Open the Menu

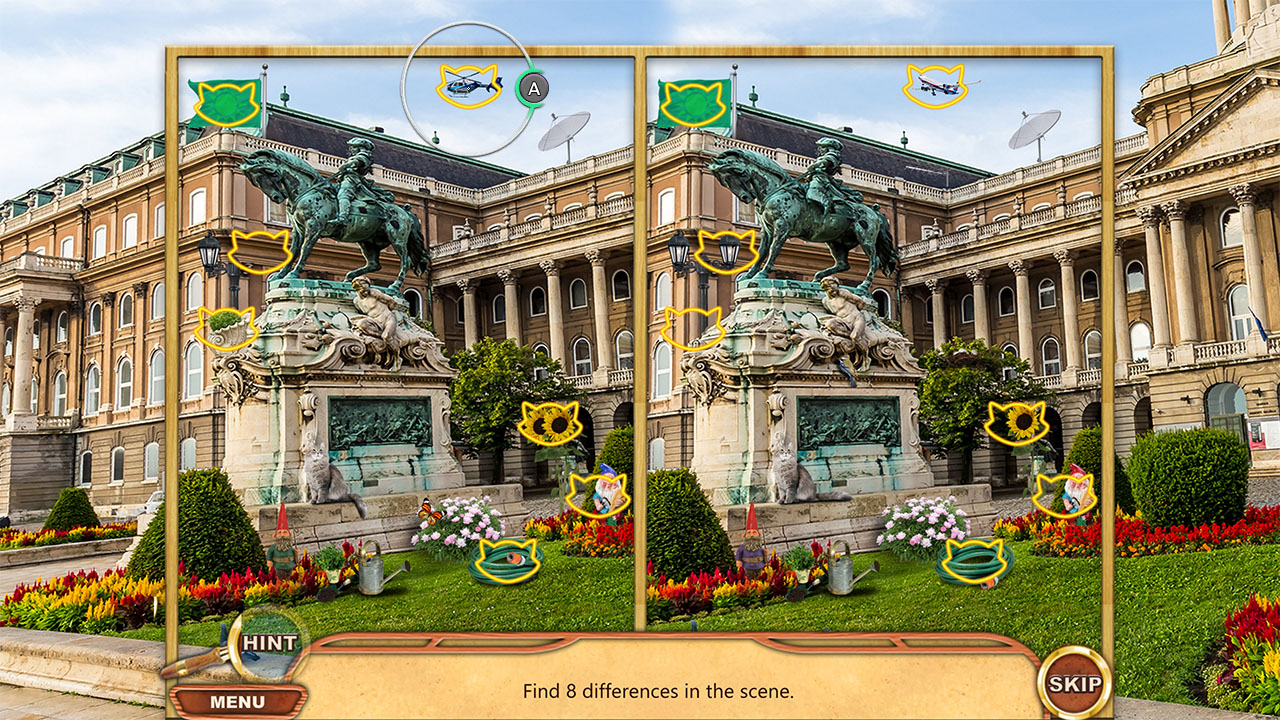point(237,701)
